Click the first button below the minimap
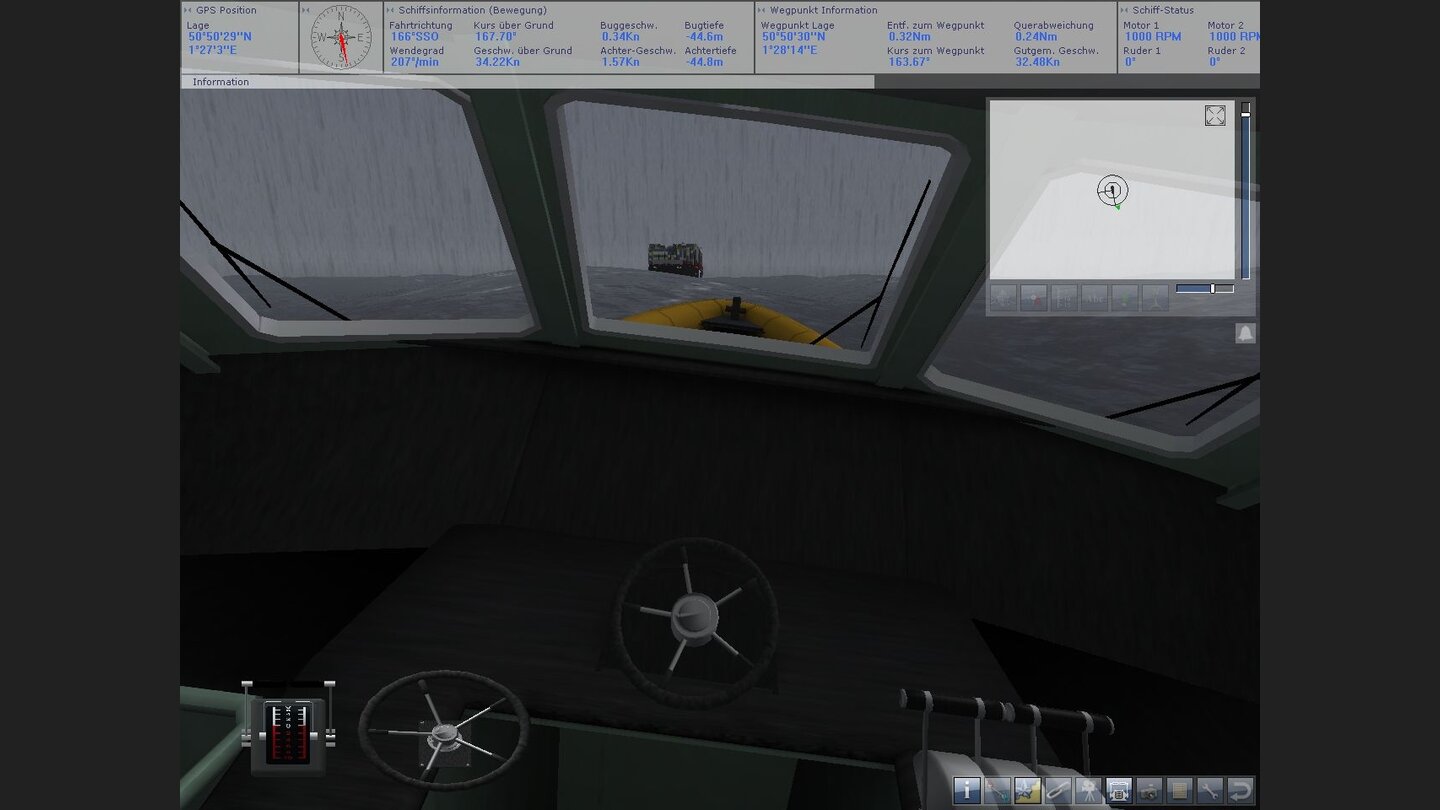Image resolution: width=1440 pixels, height=810 pixels. 1003,297
